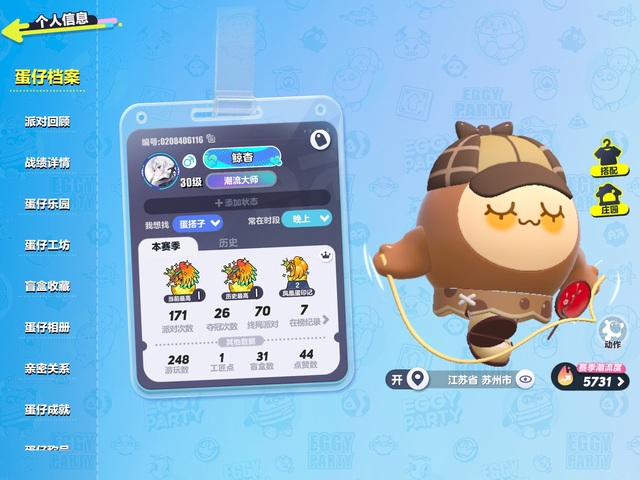Open the 派对回顾 menu entry
Image resolution: width=640 pixels, height=480 pixels.
(x=47, y=121)
